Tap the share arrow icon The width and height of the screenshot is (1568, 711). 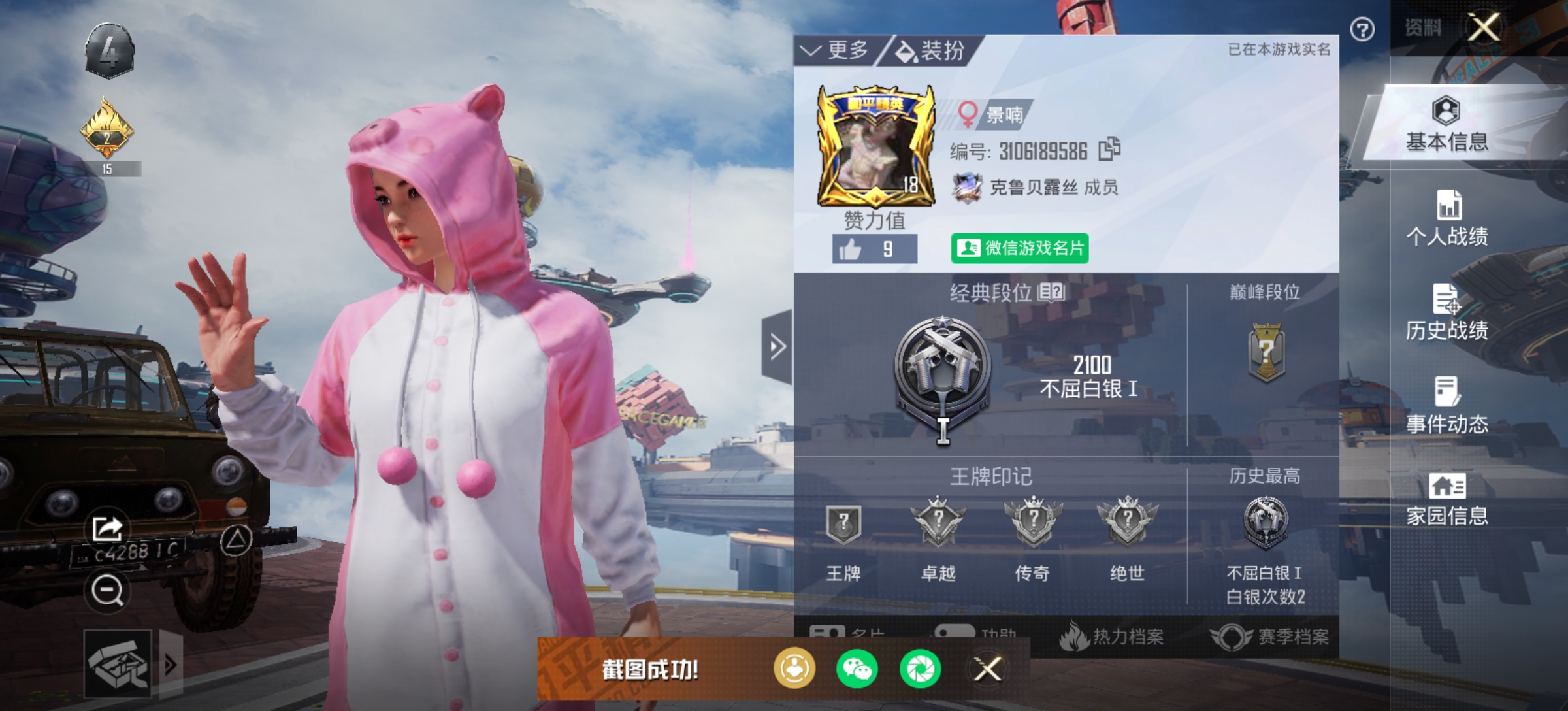click(x=108, y=528)
